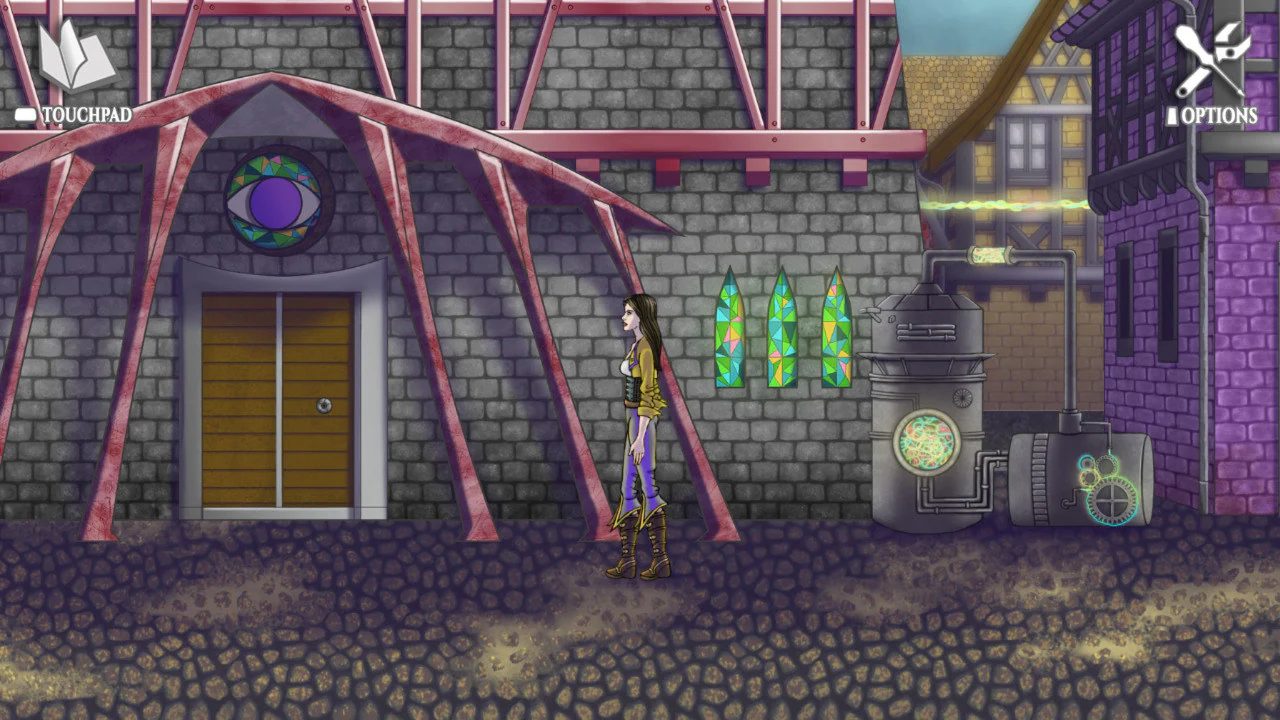This screenshot has width=1280, height=720.
Task: Open the large wooden door
Action: [280, 400]
